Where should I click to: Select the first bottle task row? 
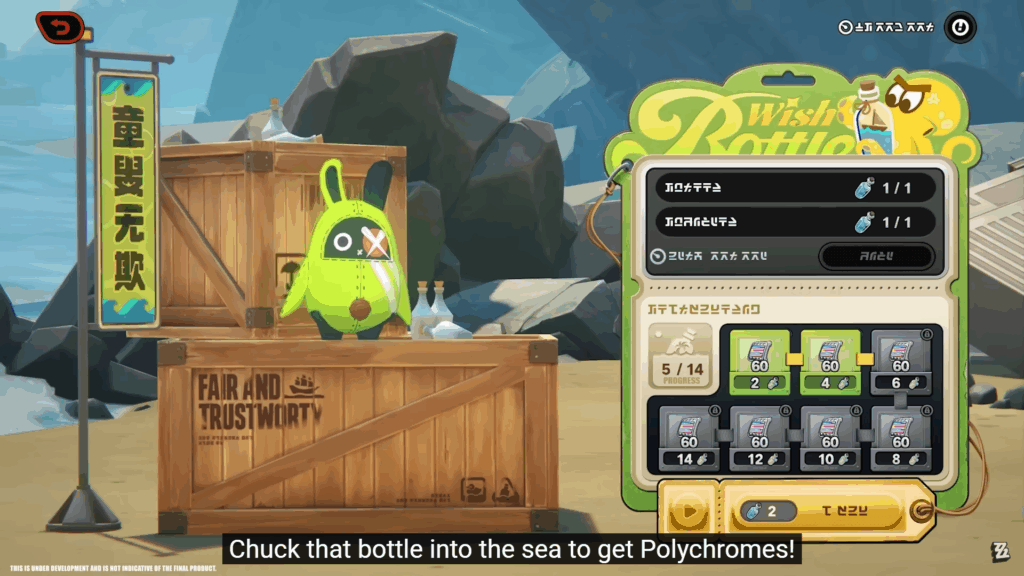point(796,187)
